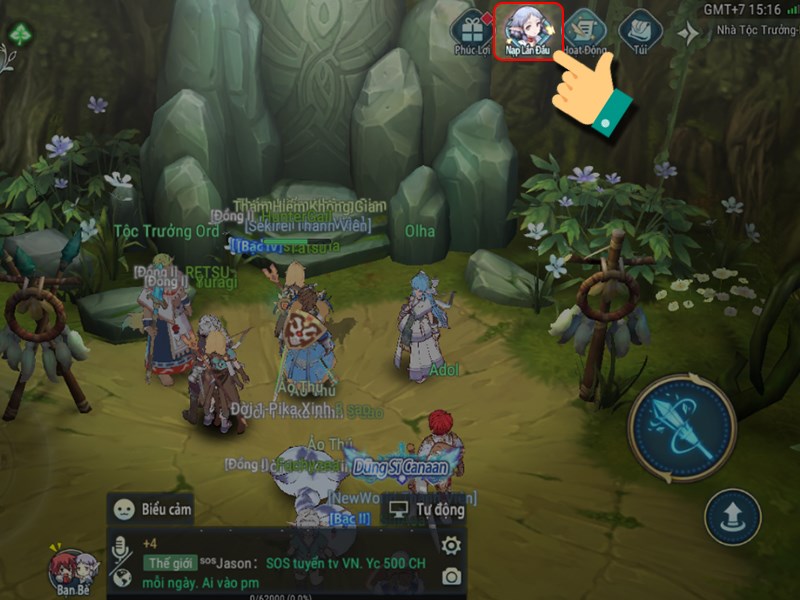
Task: Open the Bạn Bè friends list
Action: 74,572
